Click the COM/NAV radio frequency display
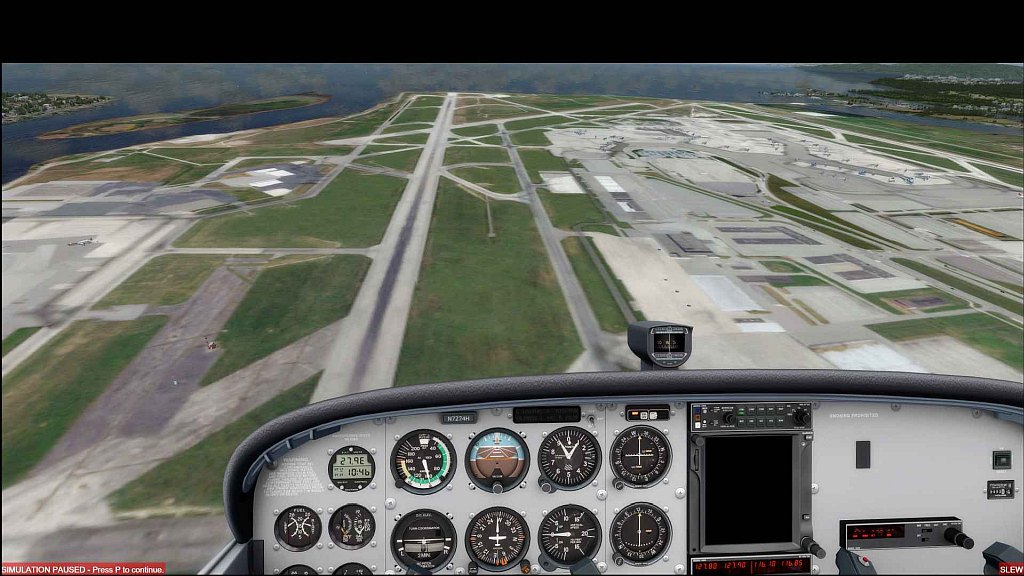1024x576 pixels. (751, 567)
